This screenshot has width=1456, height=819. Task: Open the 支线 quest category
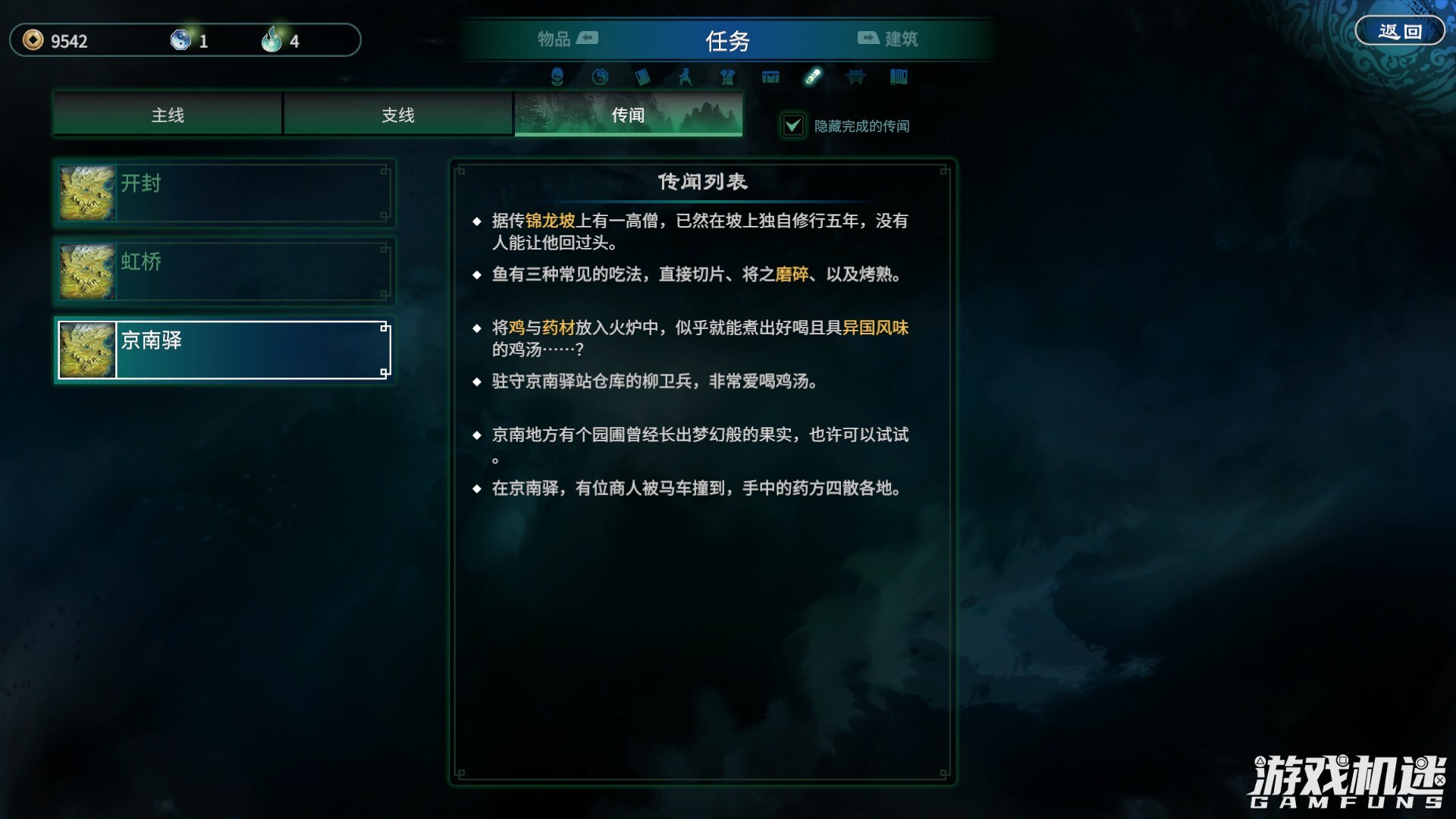tap(397, 115)
